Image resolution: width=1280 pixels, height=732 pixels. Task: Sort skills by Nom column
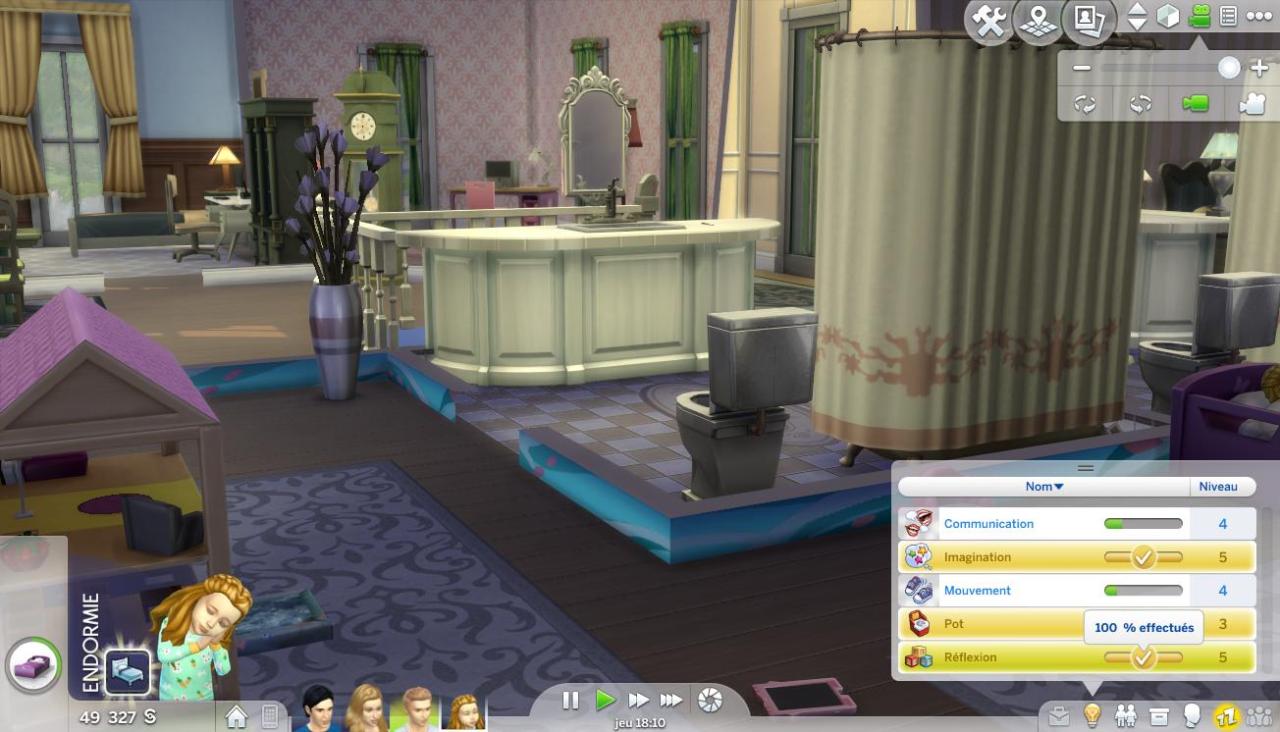point(1044,487)
